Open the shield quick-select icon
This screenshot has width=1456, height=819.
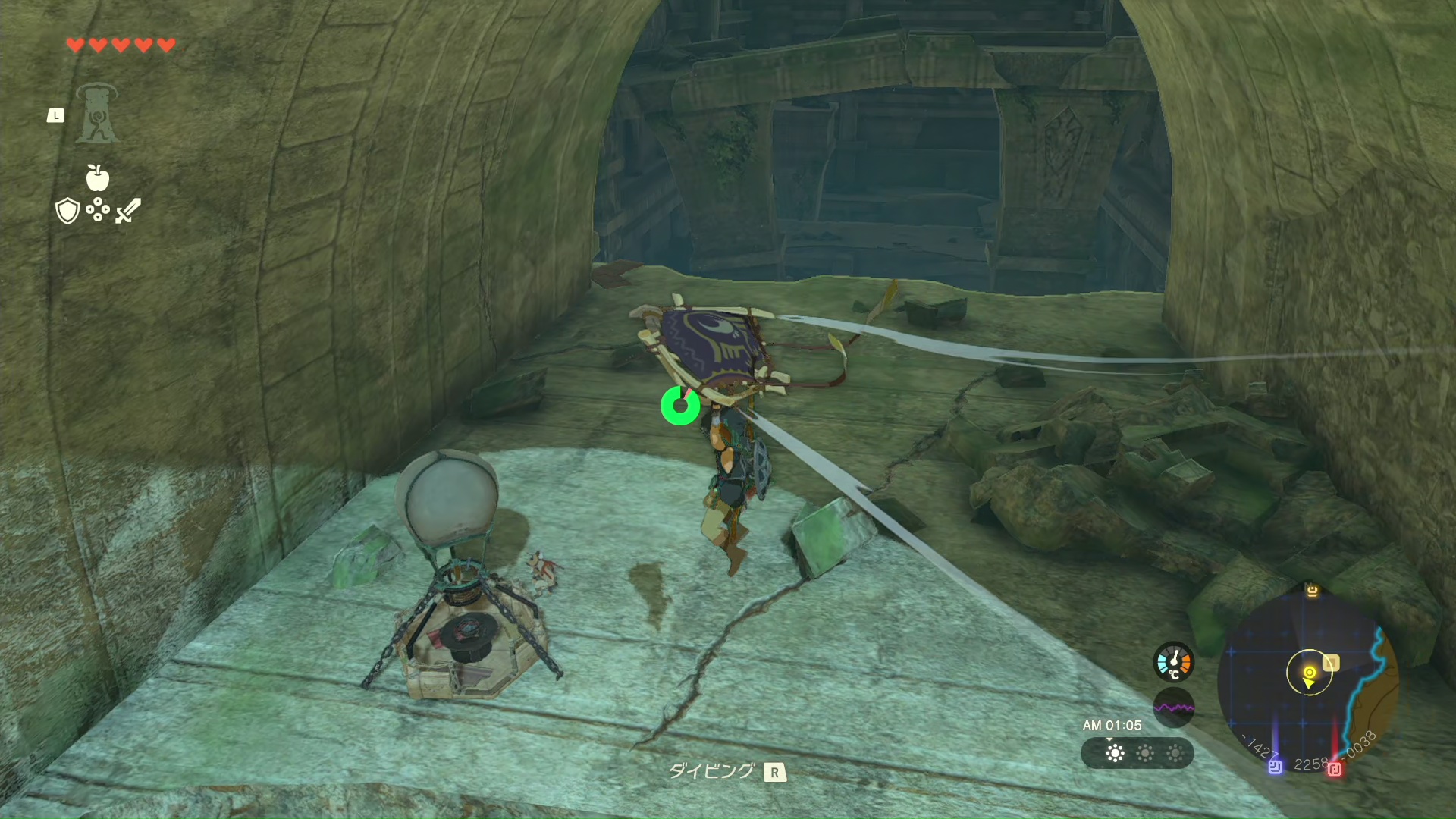(67, 211)
